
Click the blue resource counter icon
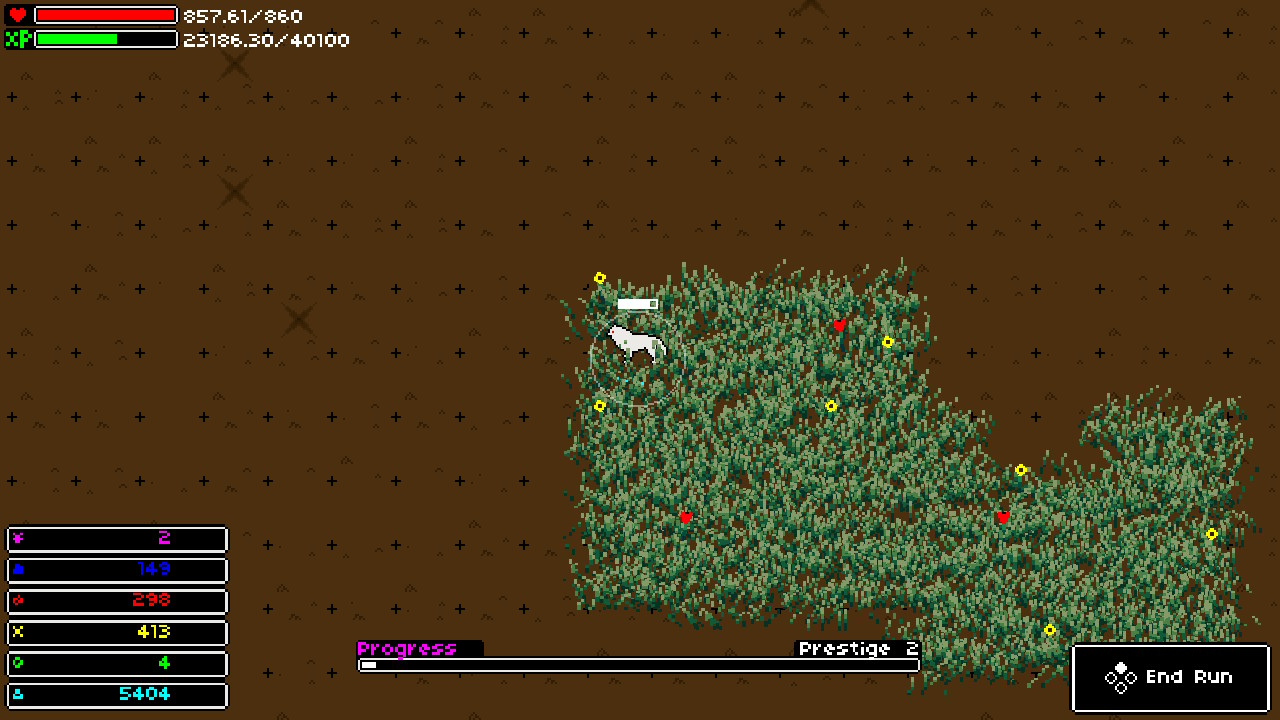pyautogui.click(x=17, y=570)
